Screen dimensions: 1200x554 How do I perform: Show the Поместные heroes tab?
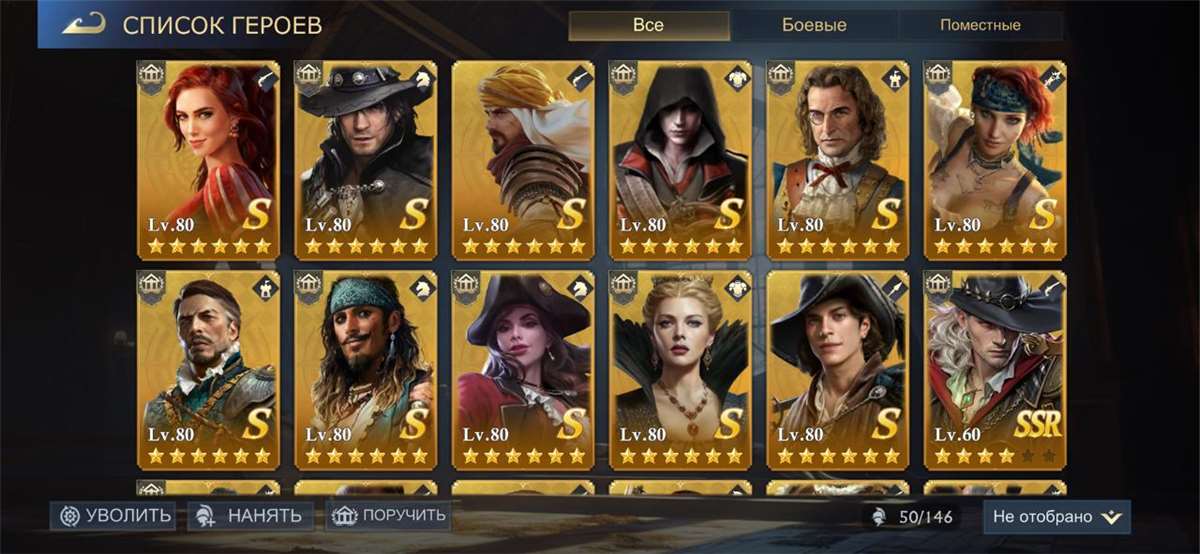979,25
